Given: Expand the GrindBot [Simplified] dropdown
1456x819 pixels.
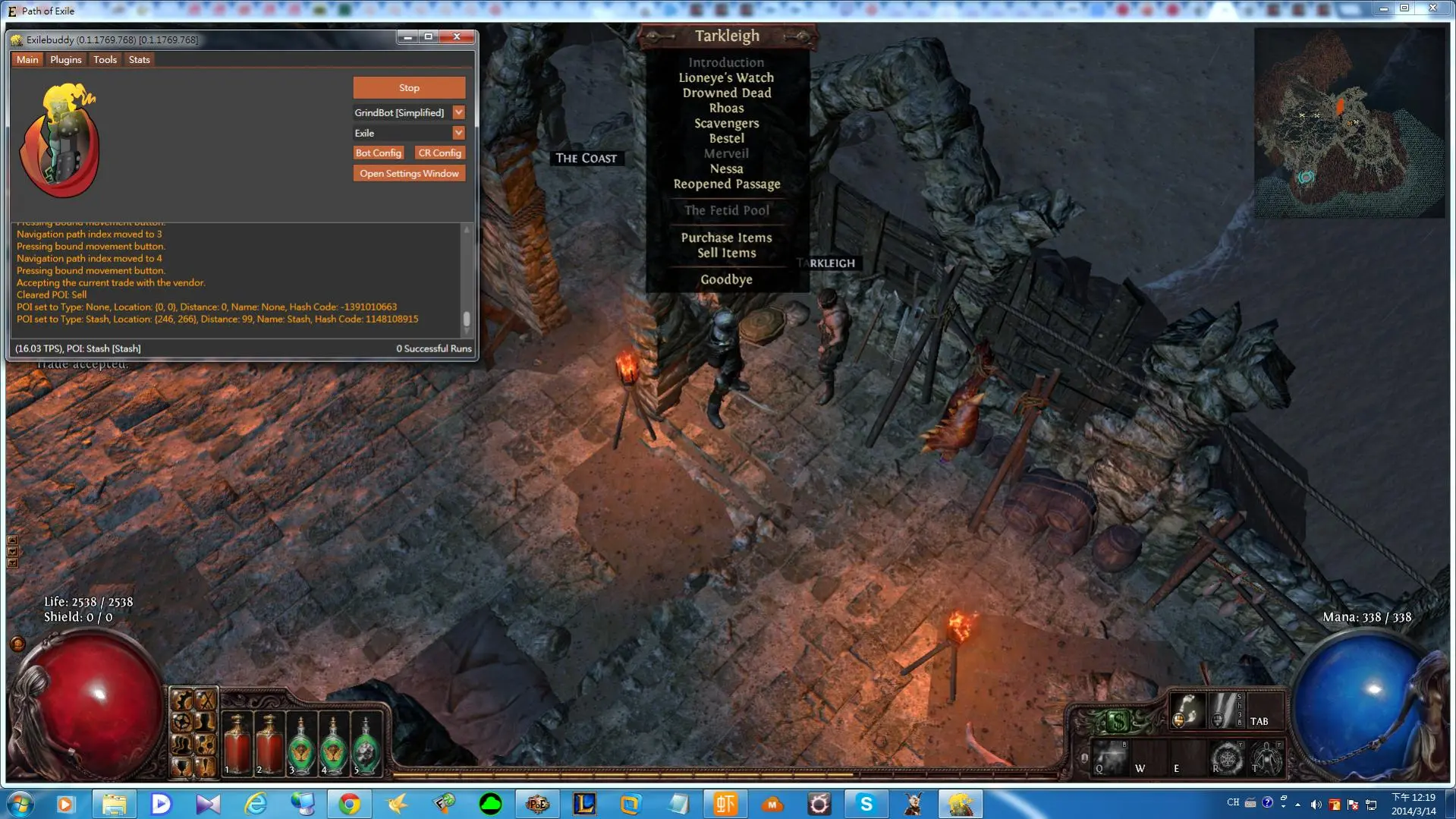Looking at the screenshot, I should coord(458,113).
